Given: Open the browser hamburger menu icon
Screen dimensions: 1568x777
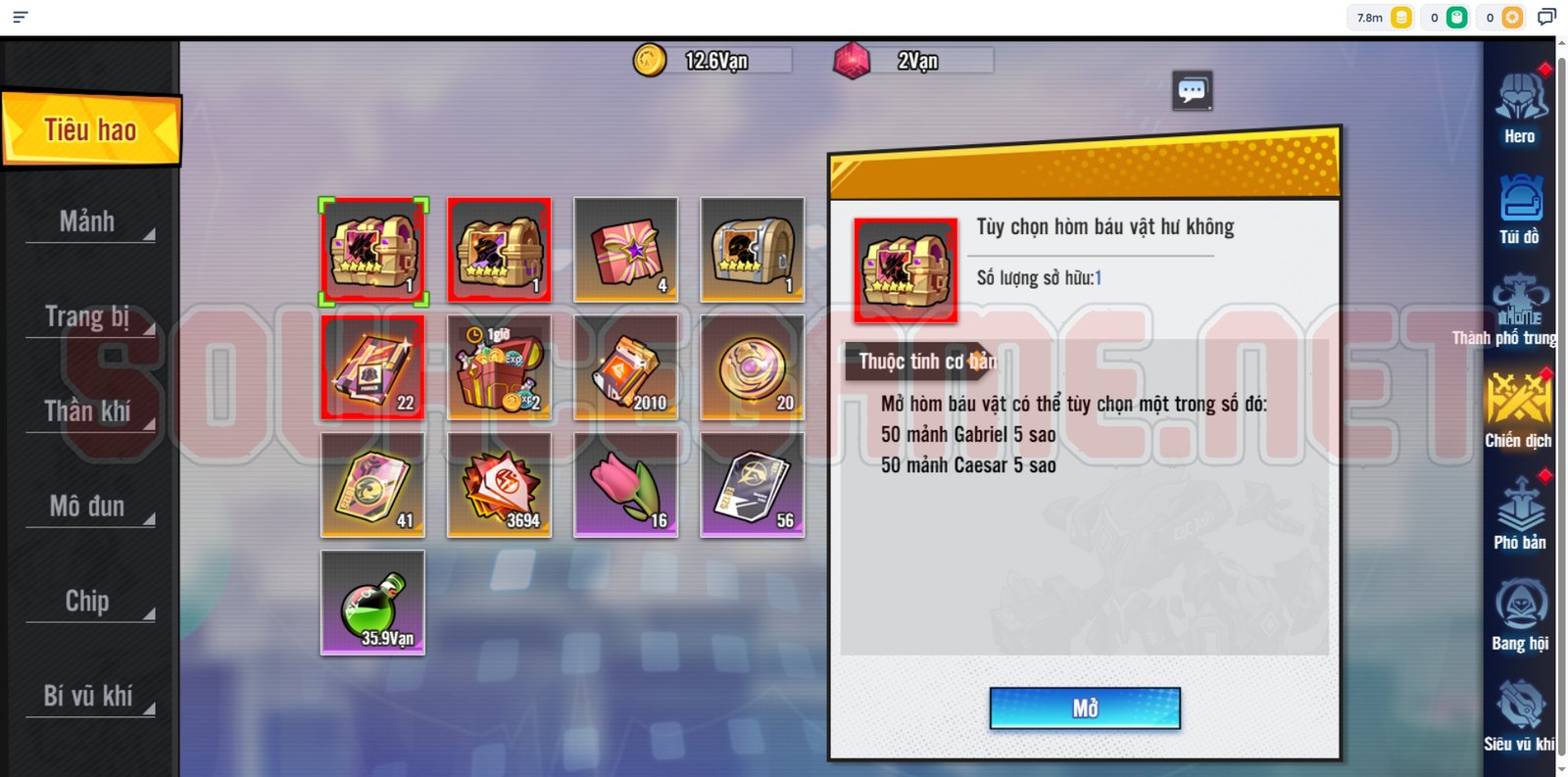Looking at the screenshot, I should (x=20, y=17).
